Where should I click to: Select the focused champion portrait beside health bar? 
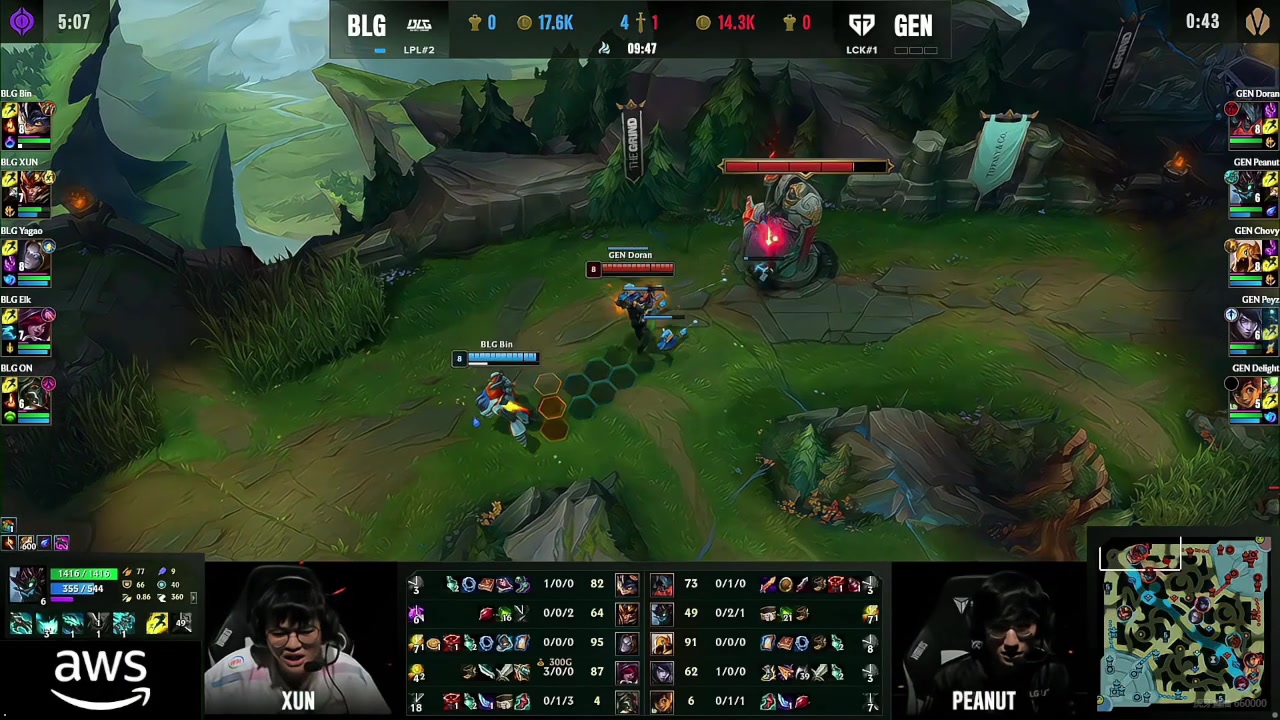(x=26, y=584)
